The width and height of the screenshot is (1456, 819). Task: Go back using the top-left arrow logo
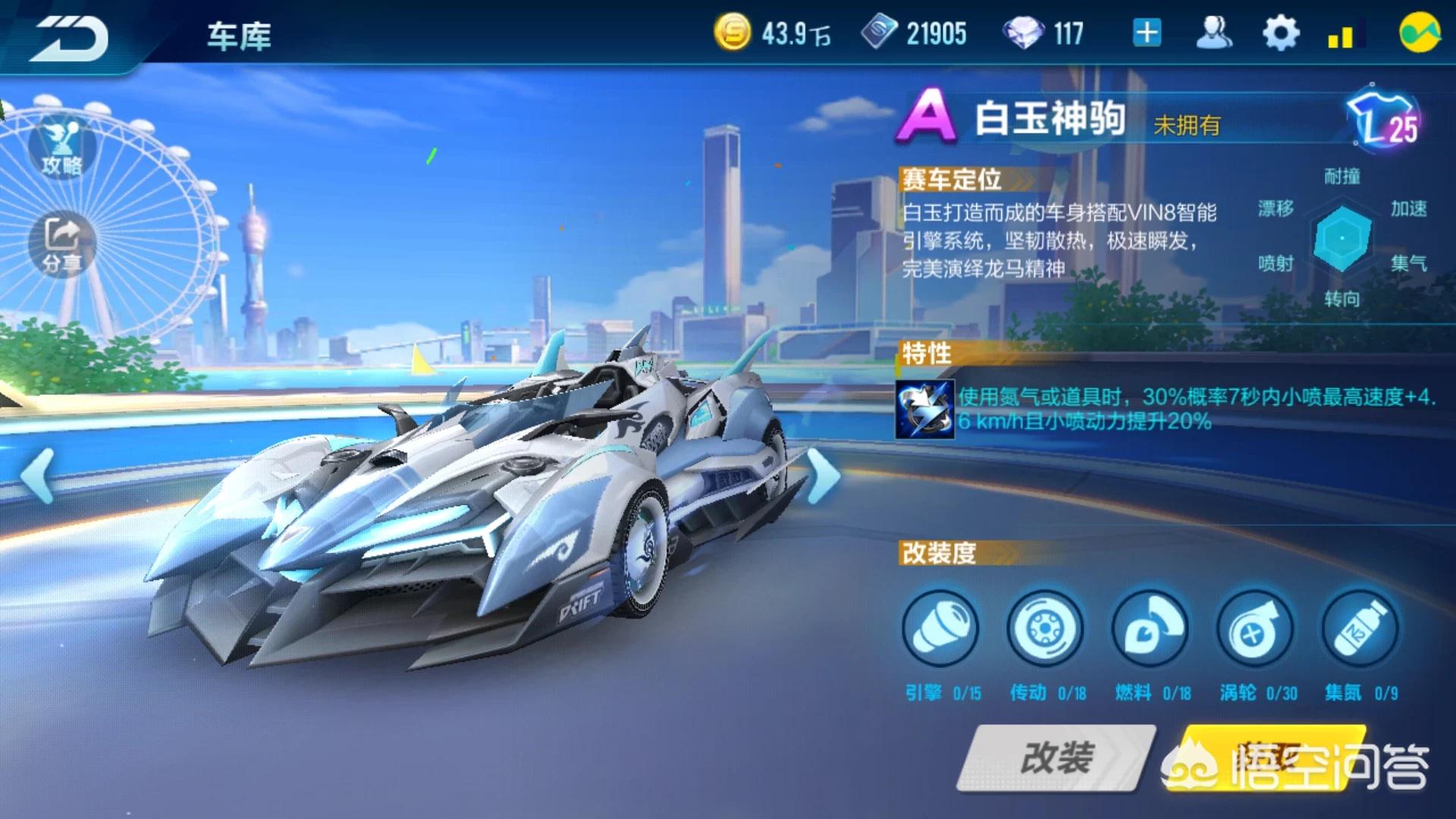pos(70,36)
